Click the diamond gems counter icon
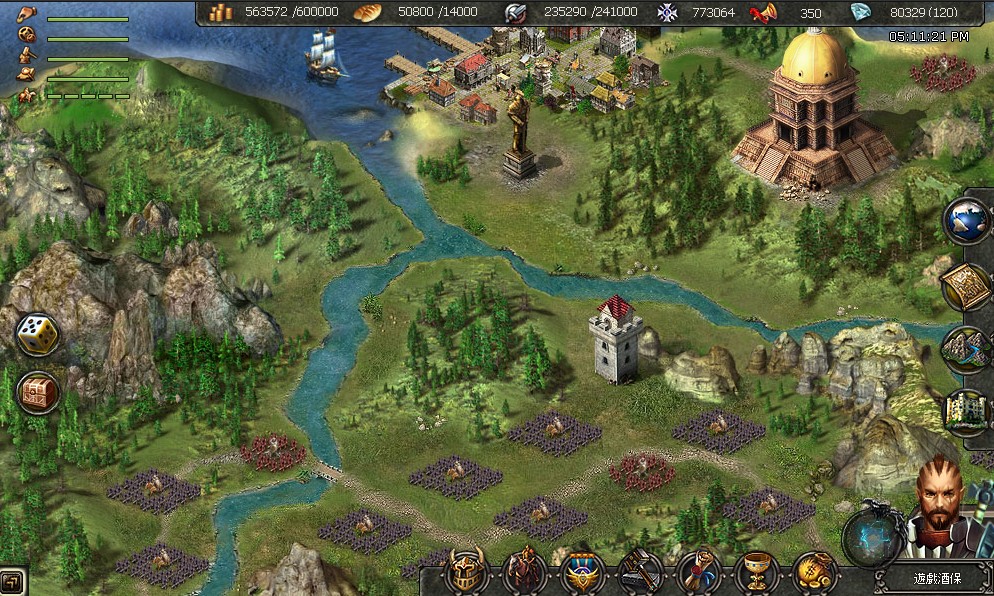This screenshot has width=994, height=596. 860,12
